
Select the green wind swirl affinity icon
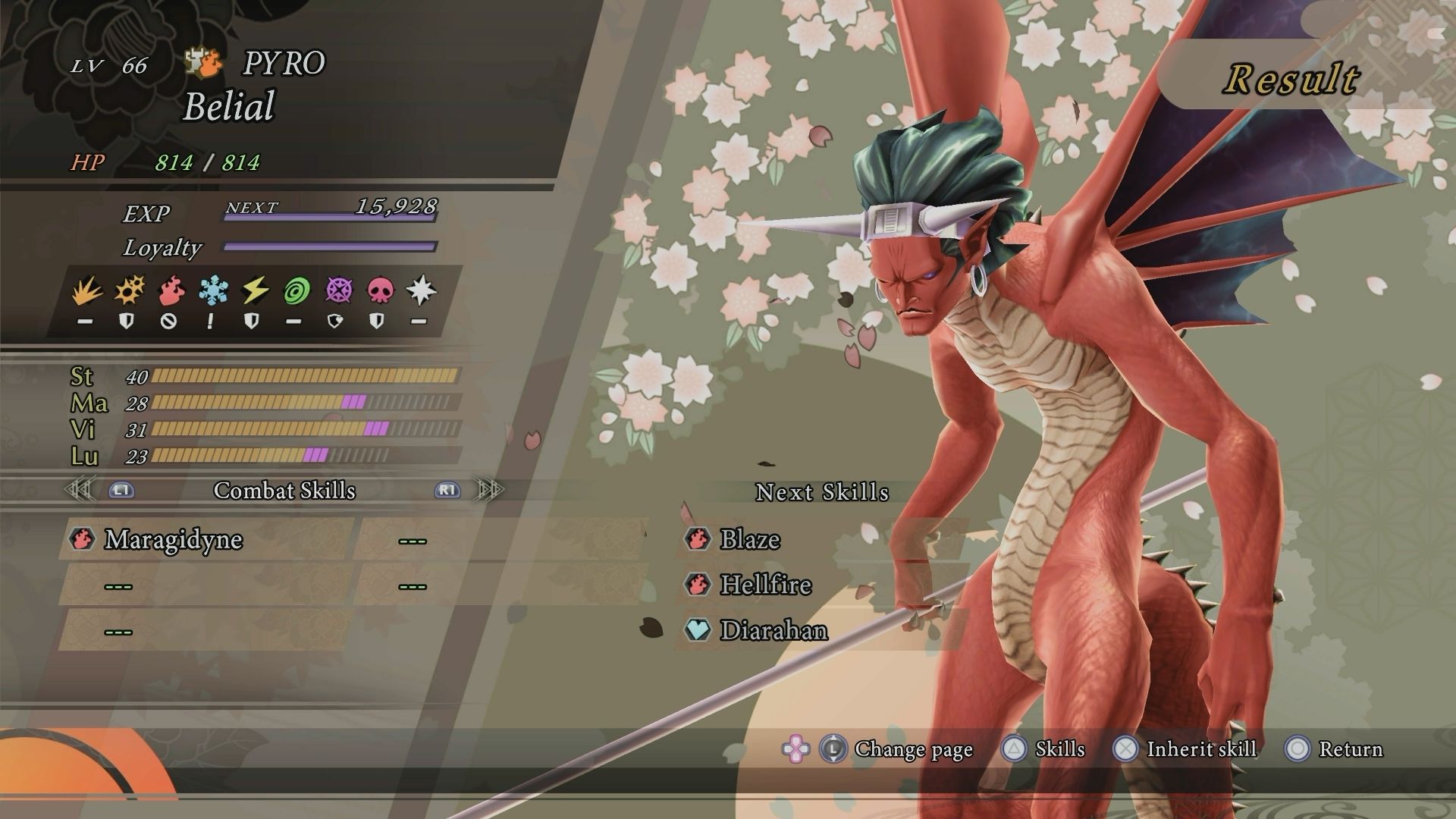295,291
